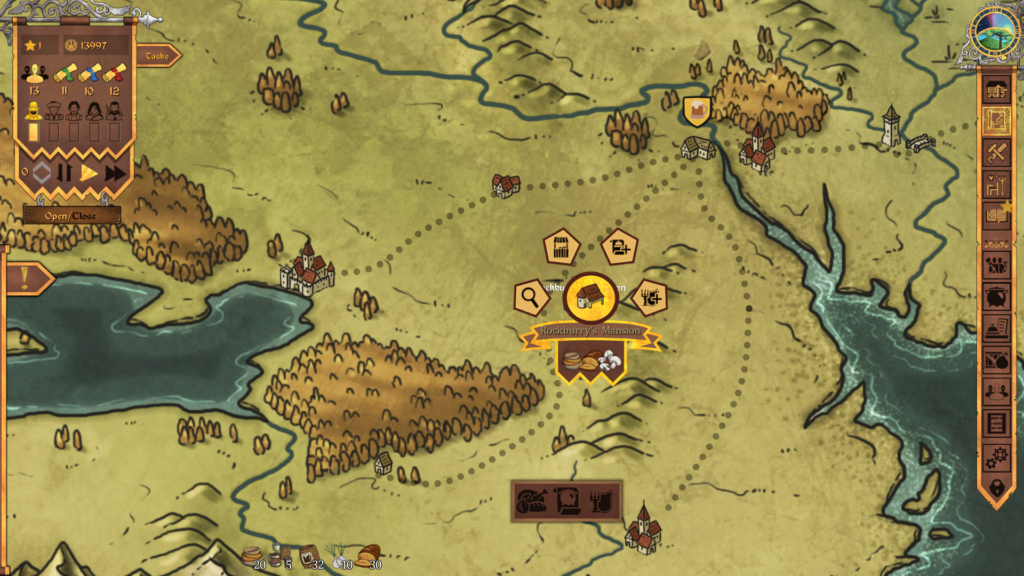Open the gears settings sidebar button
The width and height of the screenshot is (1024, 576).
coord(996,456)
